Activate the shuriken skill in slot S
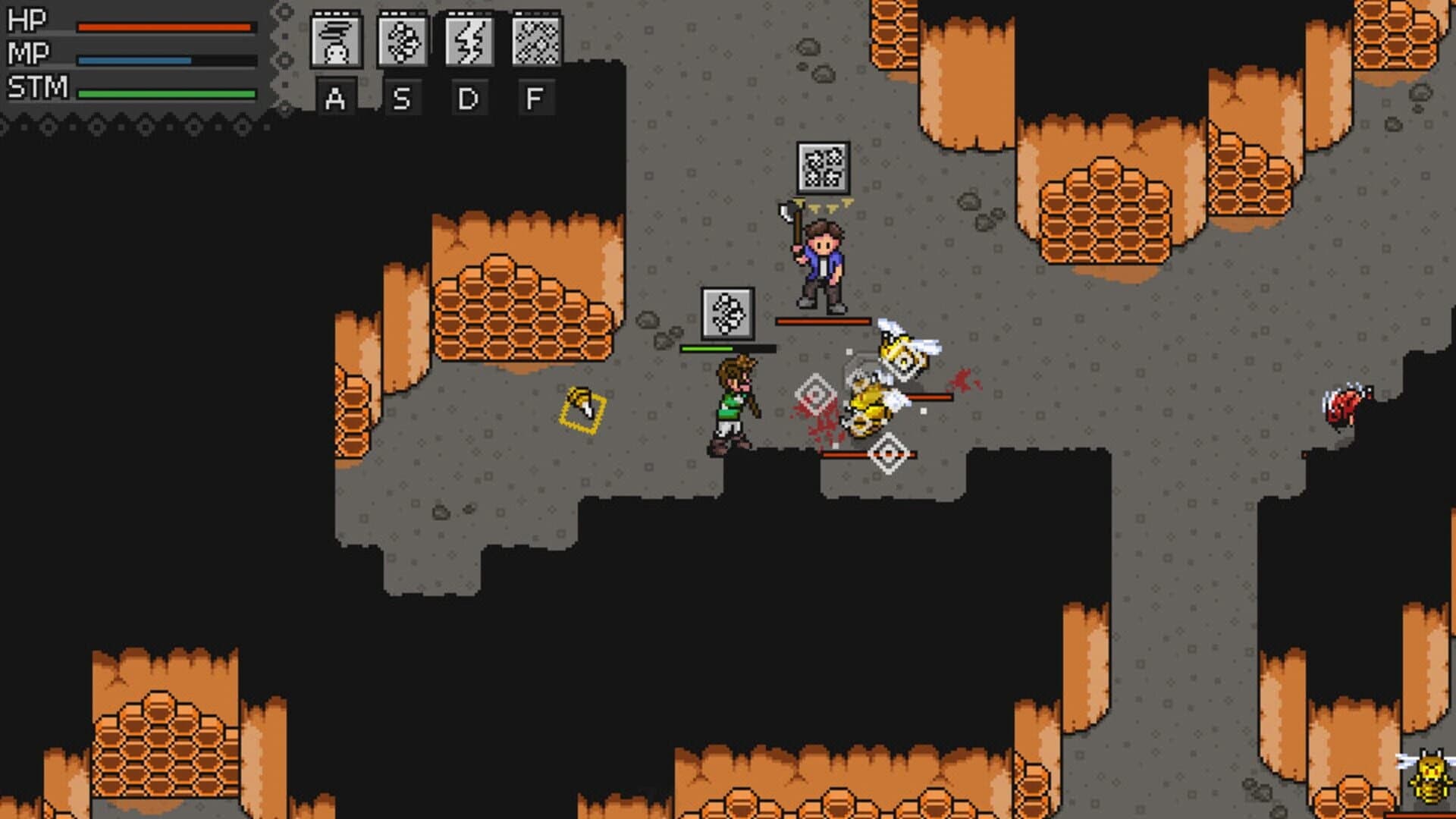Screen dimensions: 1456x819 coord(403,43)
